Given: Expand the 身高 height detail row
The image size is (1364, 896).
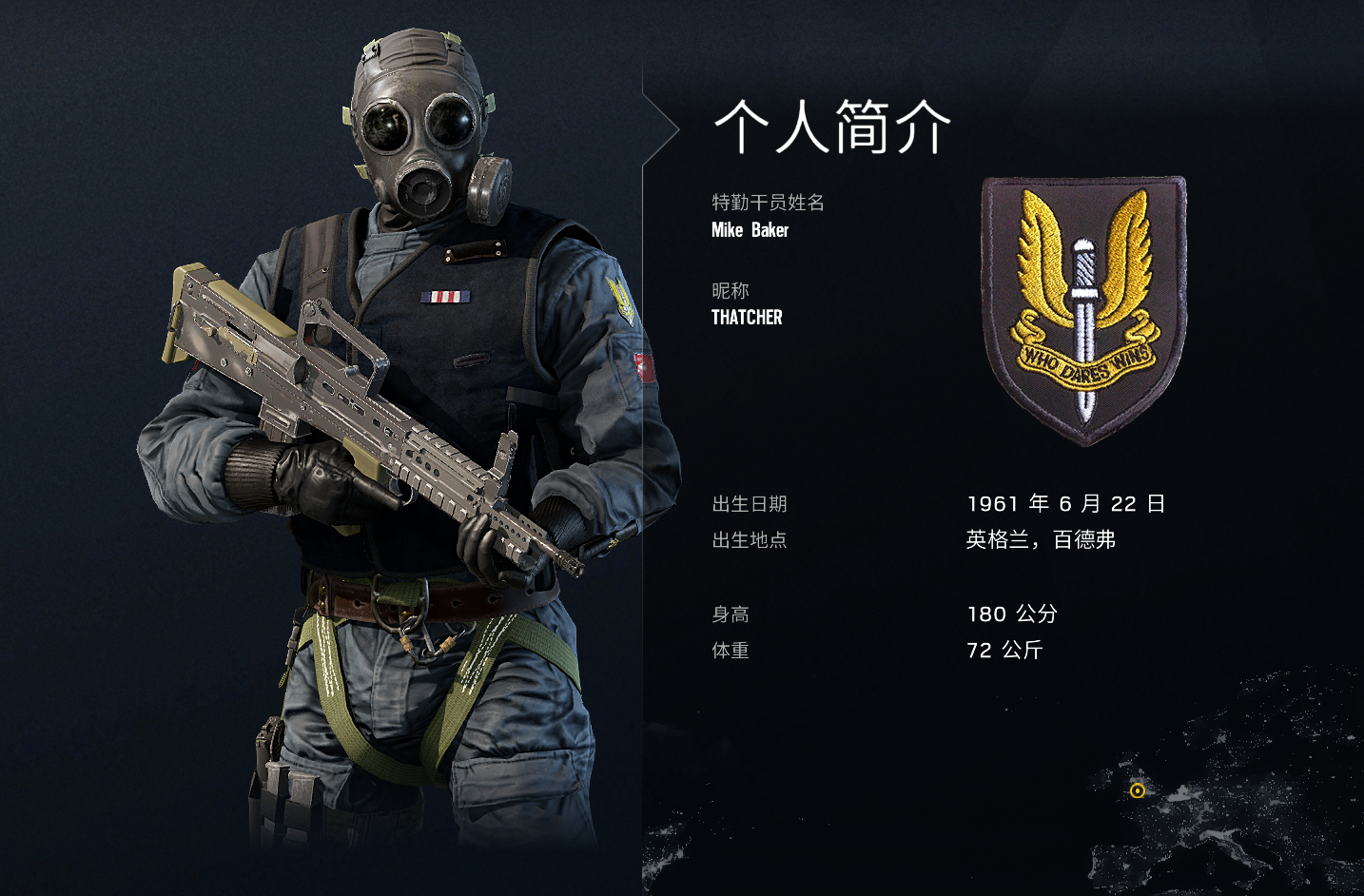Looking at the screenshot, I should [730, 614].
